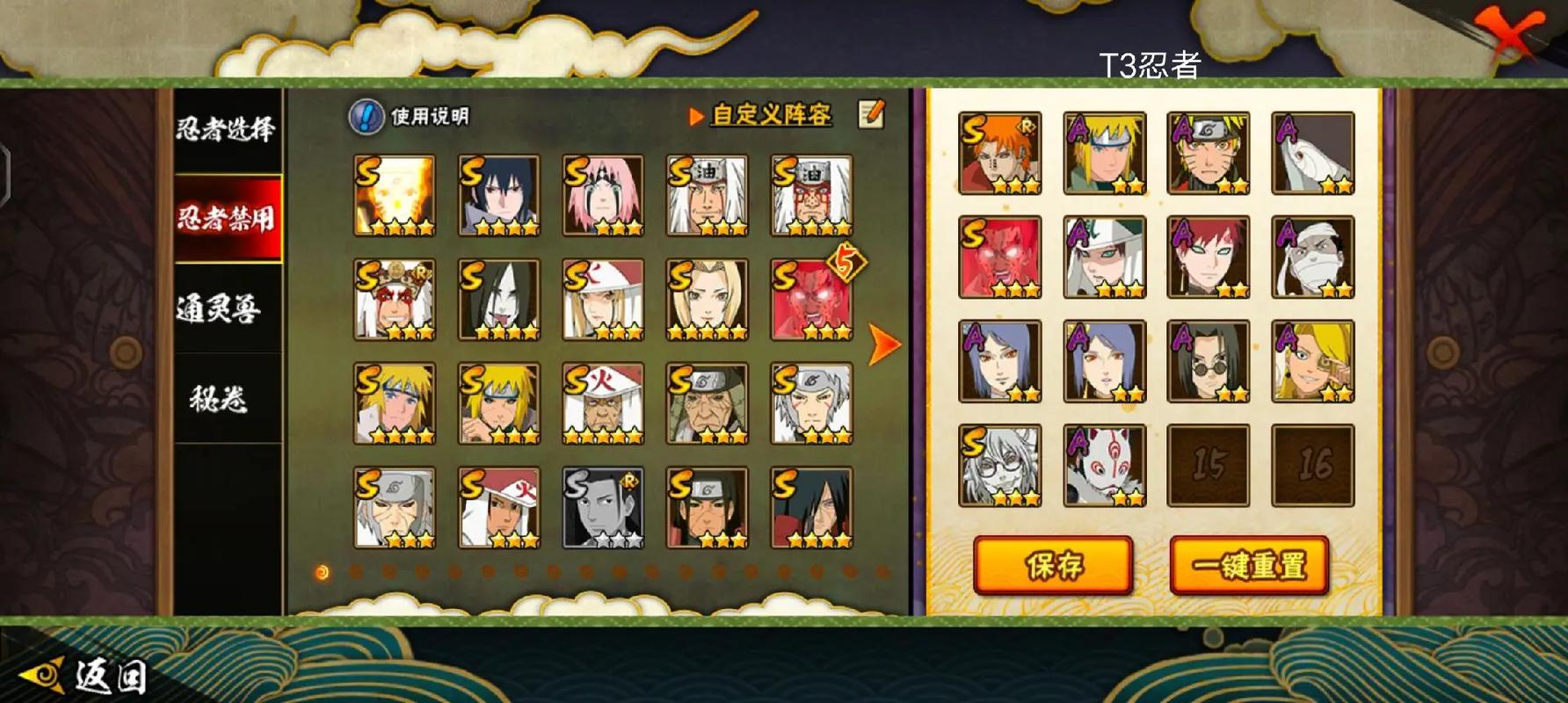The image size is (1568, 703).
Task: Select the pink-haired Sakura ninja portrait
Action: tap(603, 196)
